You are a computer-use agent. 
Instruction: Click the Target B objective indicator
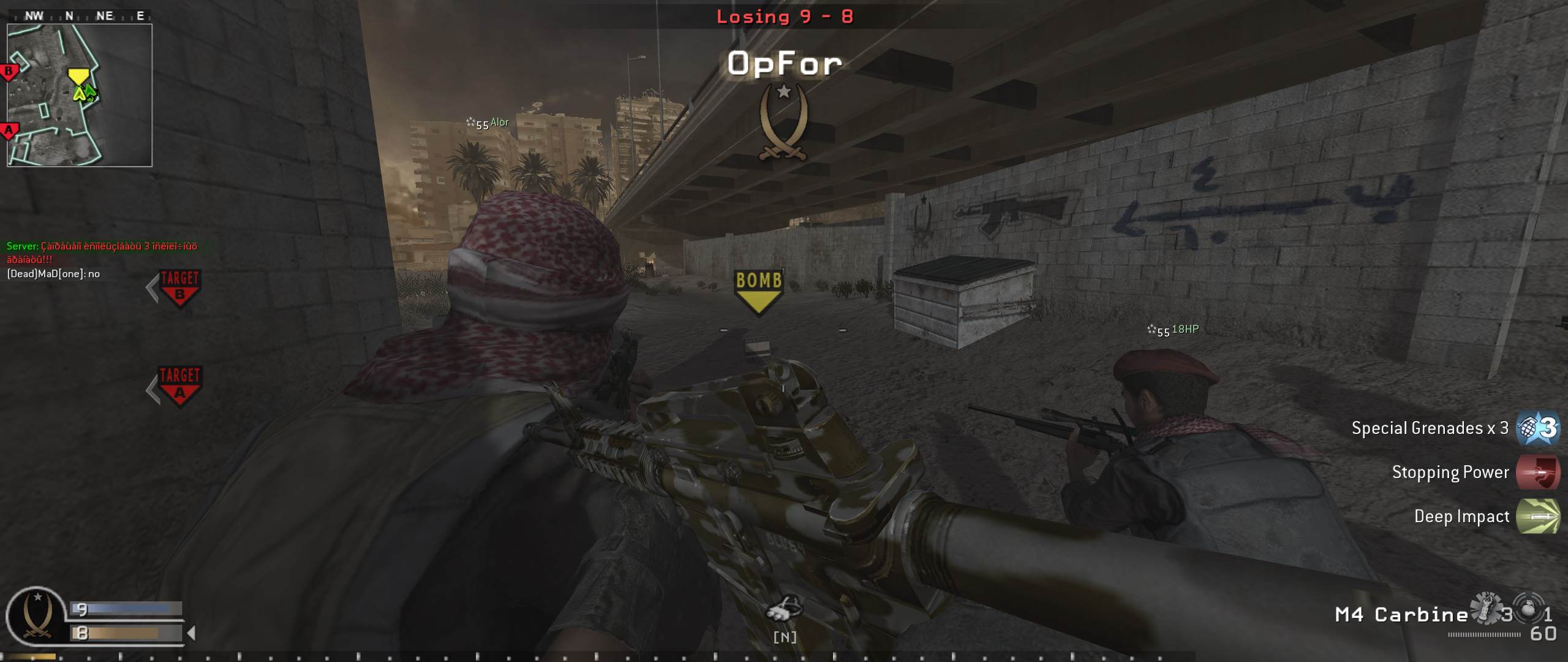coord(180,289)
